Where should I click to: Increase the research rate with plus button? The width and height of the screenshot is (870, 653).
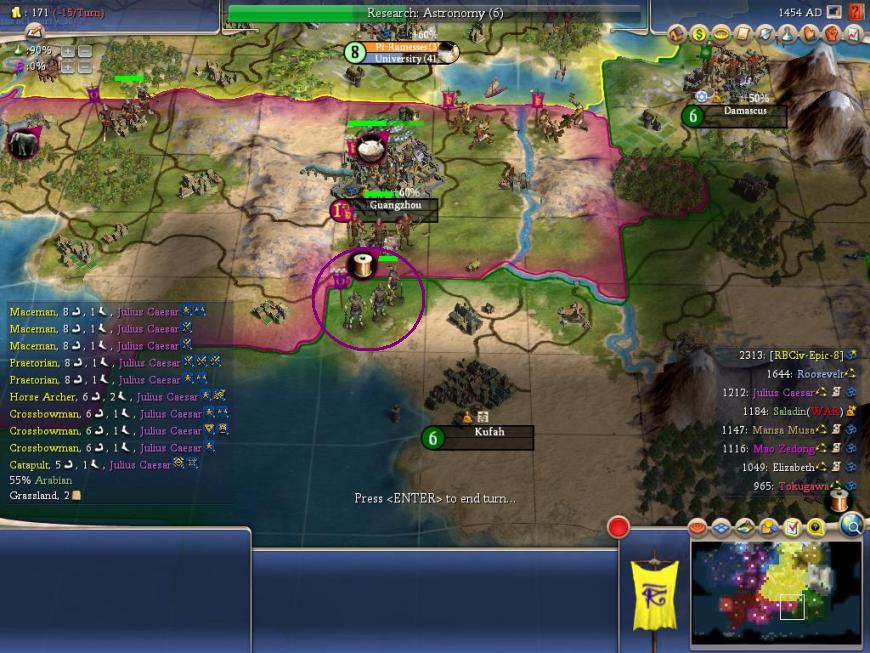coord(68,51)
